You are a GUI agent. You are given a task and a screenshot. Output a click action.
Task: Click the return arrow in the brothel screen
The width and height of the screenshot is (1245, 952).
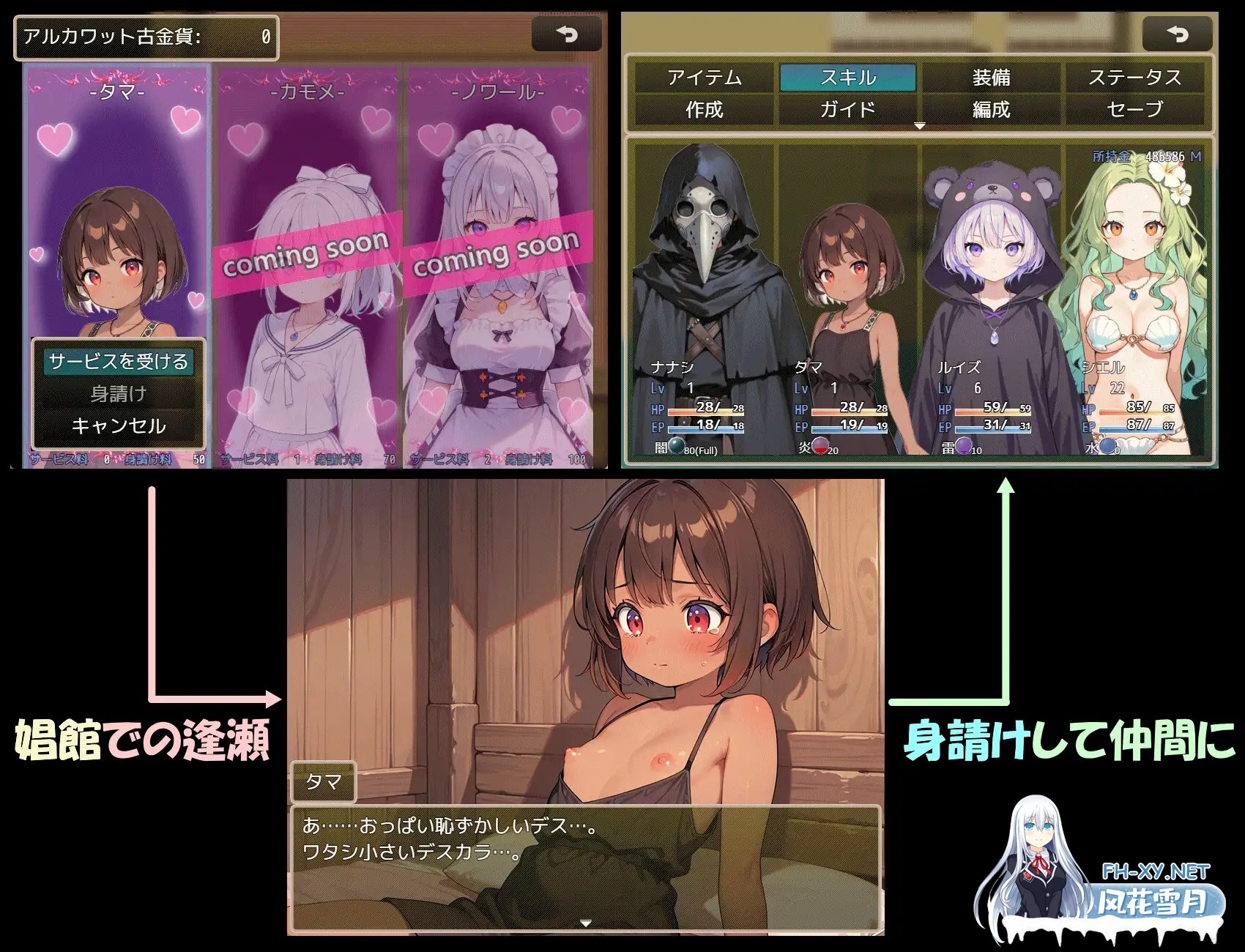point(568,33)
